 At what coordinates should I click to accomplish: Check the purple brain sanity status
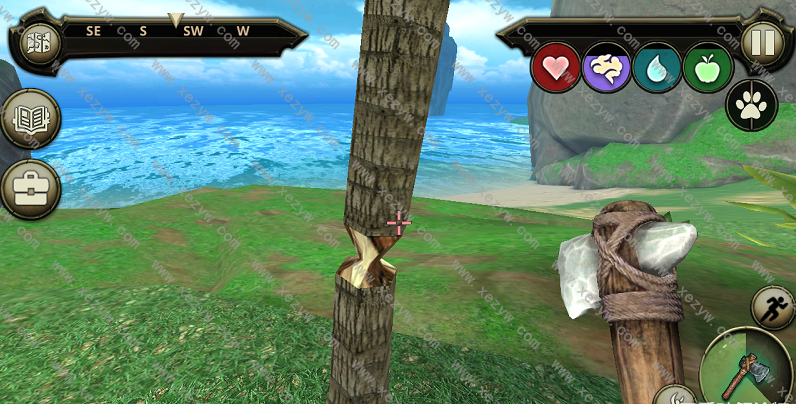tap(606, 68)
